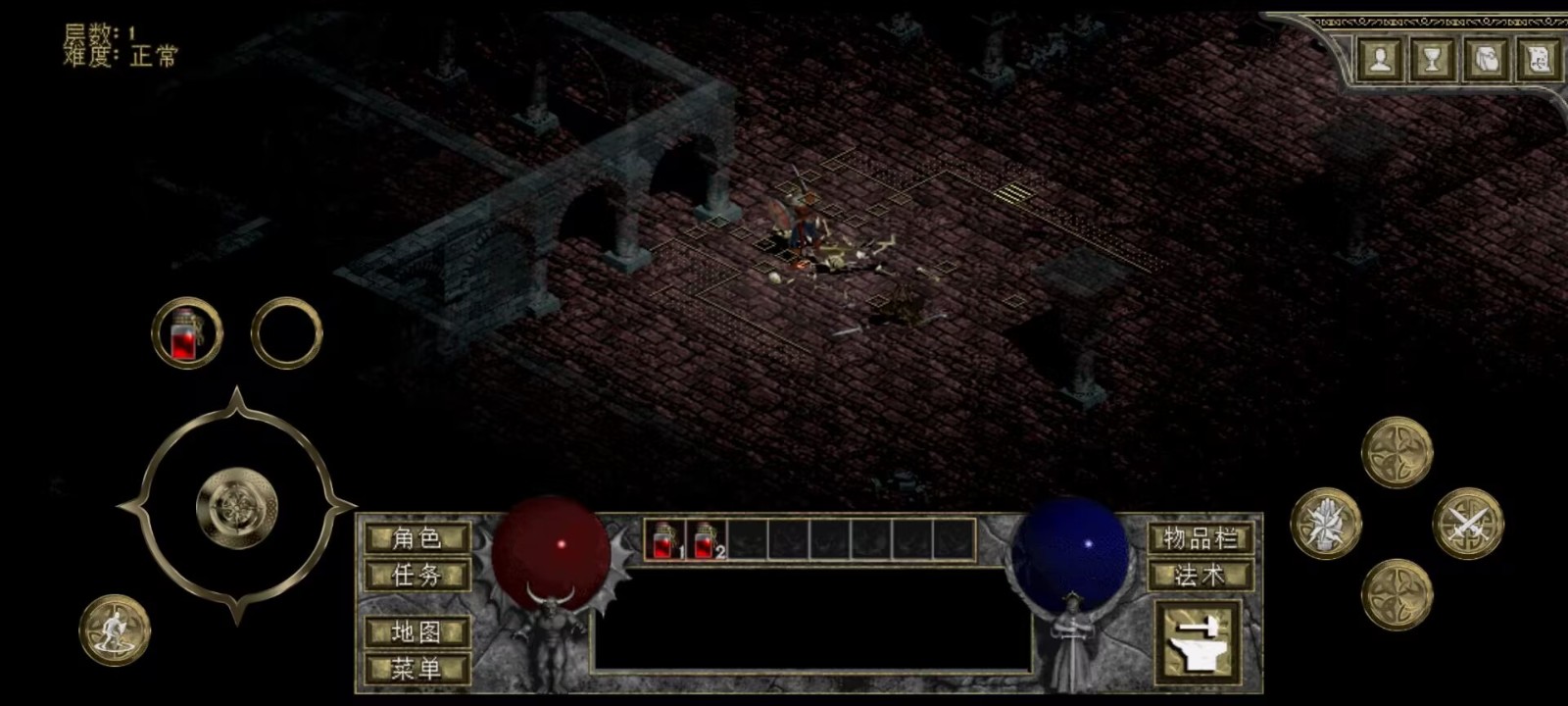Tap the anvil and hammer skill button

[1200, 642]
